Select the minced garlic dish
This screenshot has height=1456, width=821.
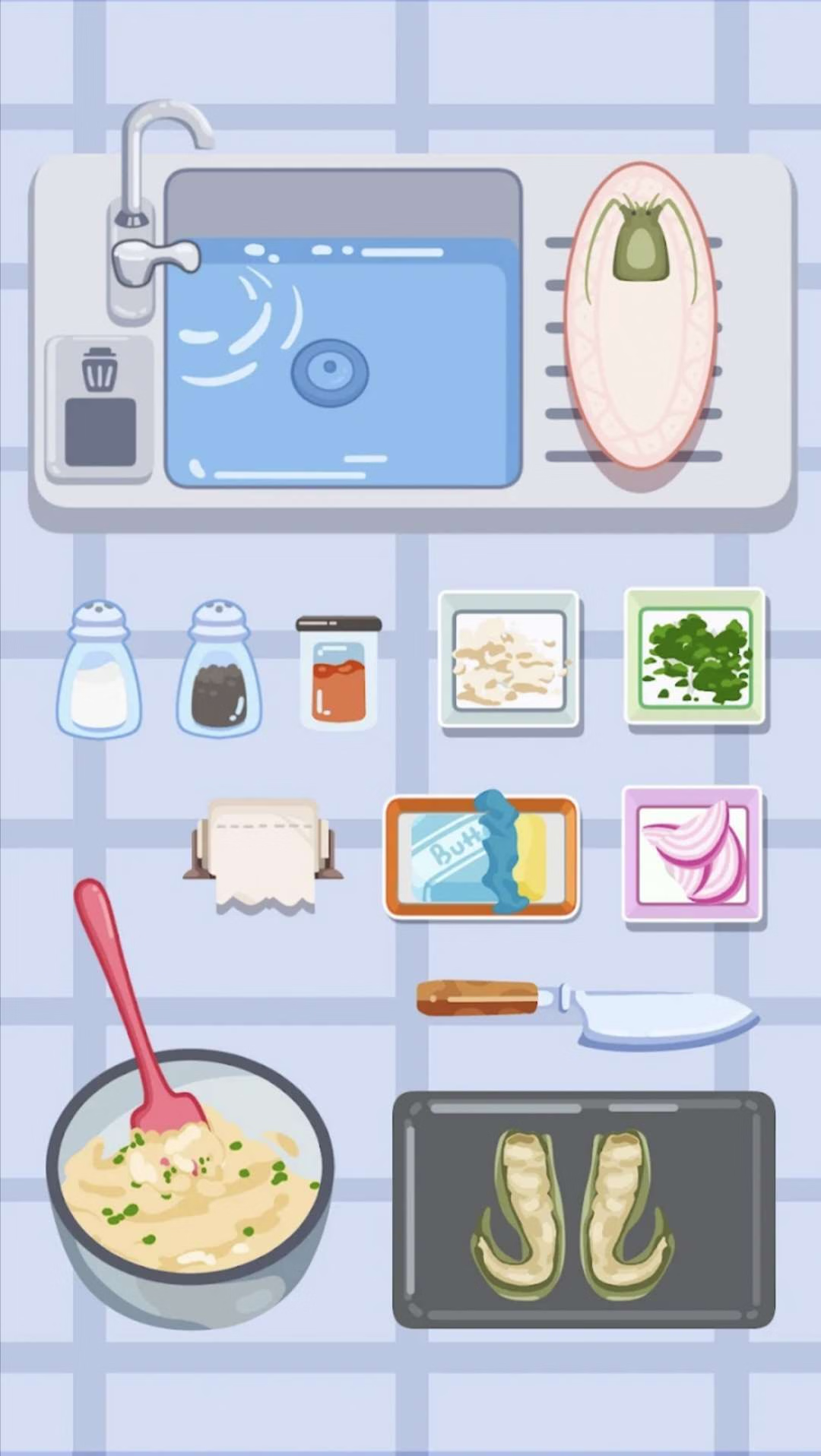[509, 658]
